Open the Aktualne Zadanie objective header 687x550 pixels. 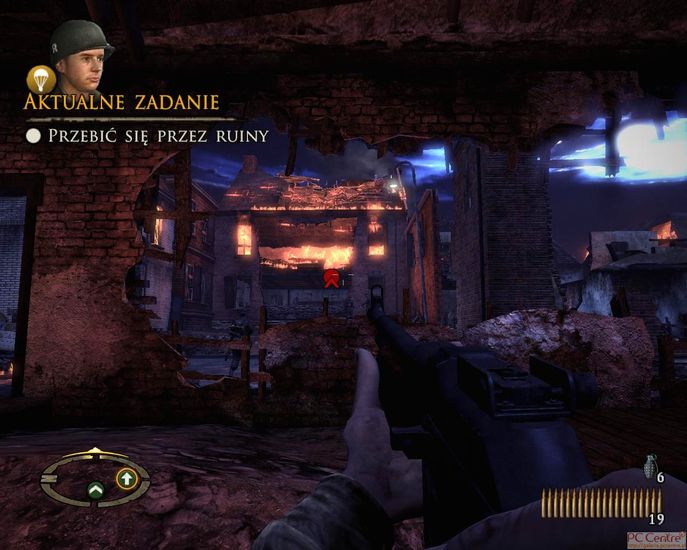point(122,104)
